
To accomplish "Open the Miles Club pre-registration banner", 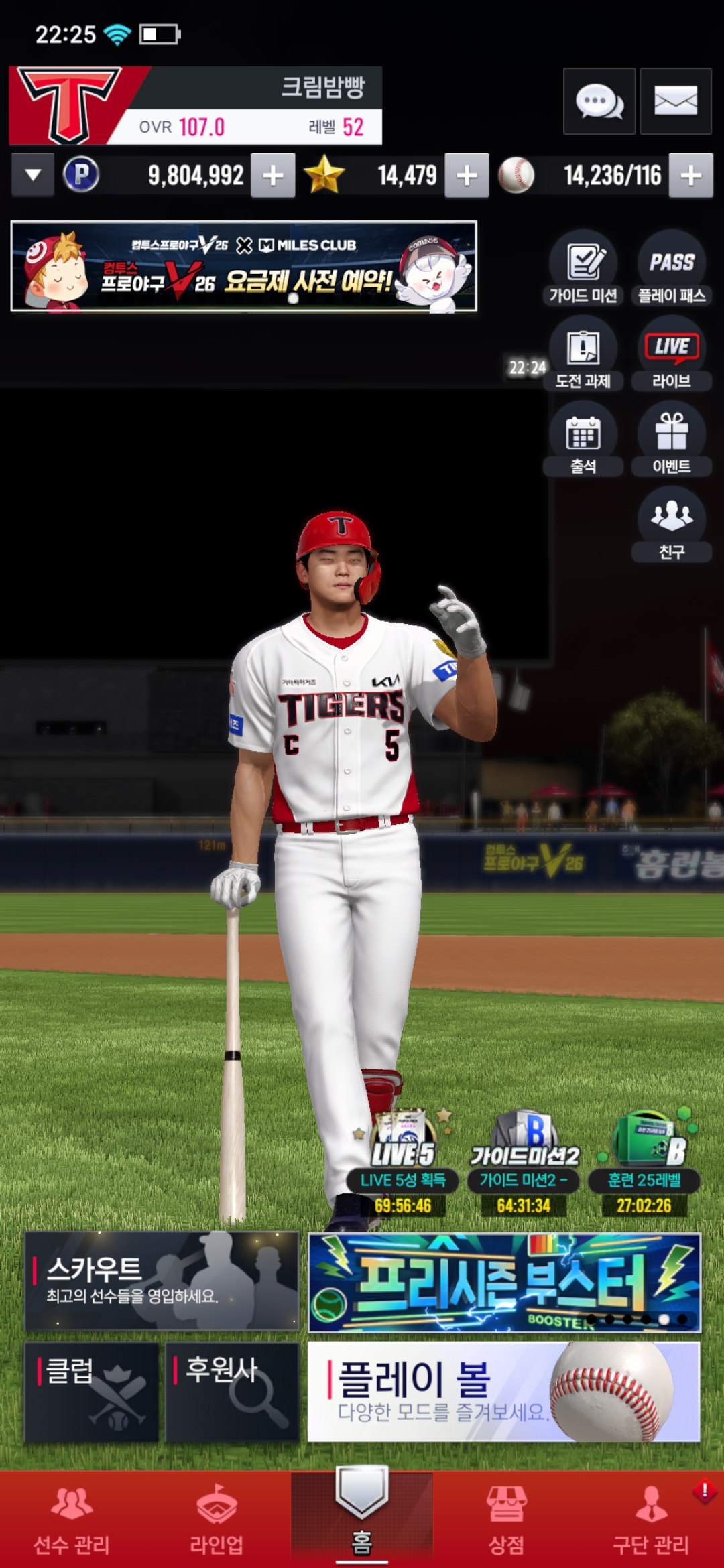I will 244,266.
